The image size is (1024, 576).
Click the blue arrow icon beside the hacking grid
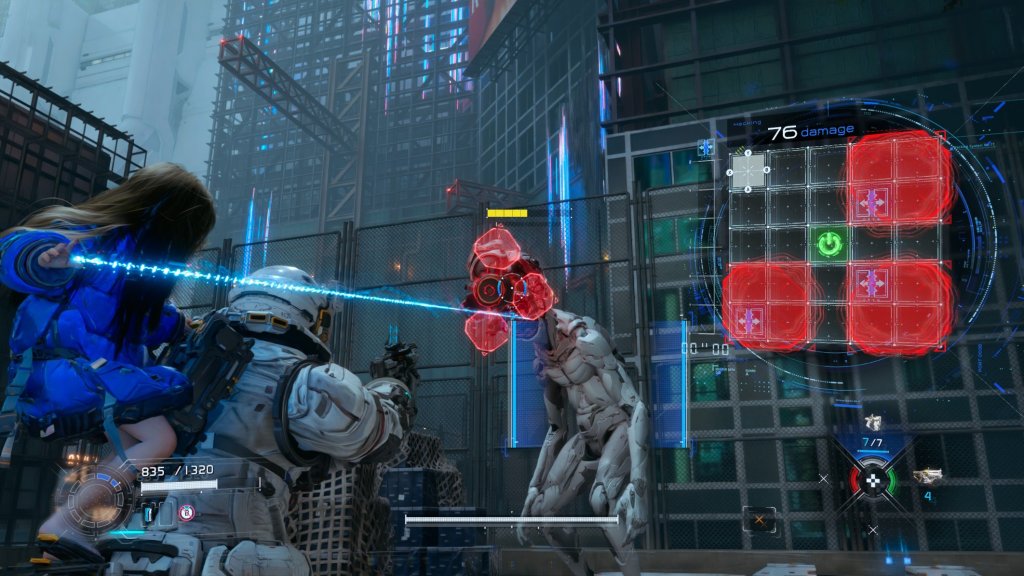[706, 148]
